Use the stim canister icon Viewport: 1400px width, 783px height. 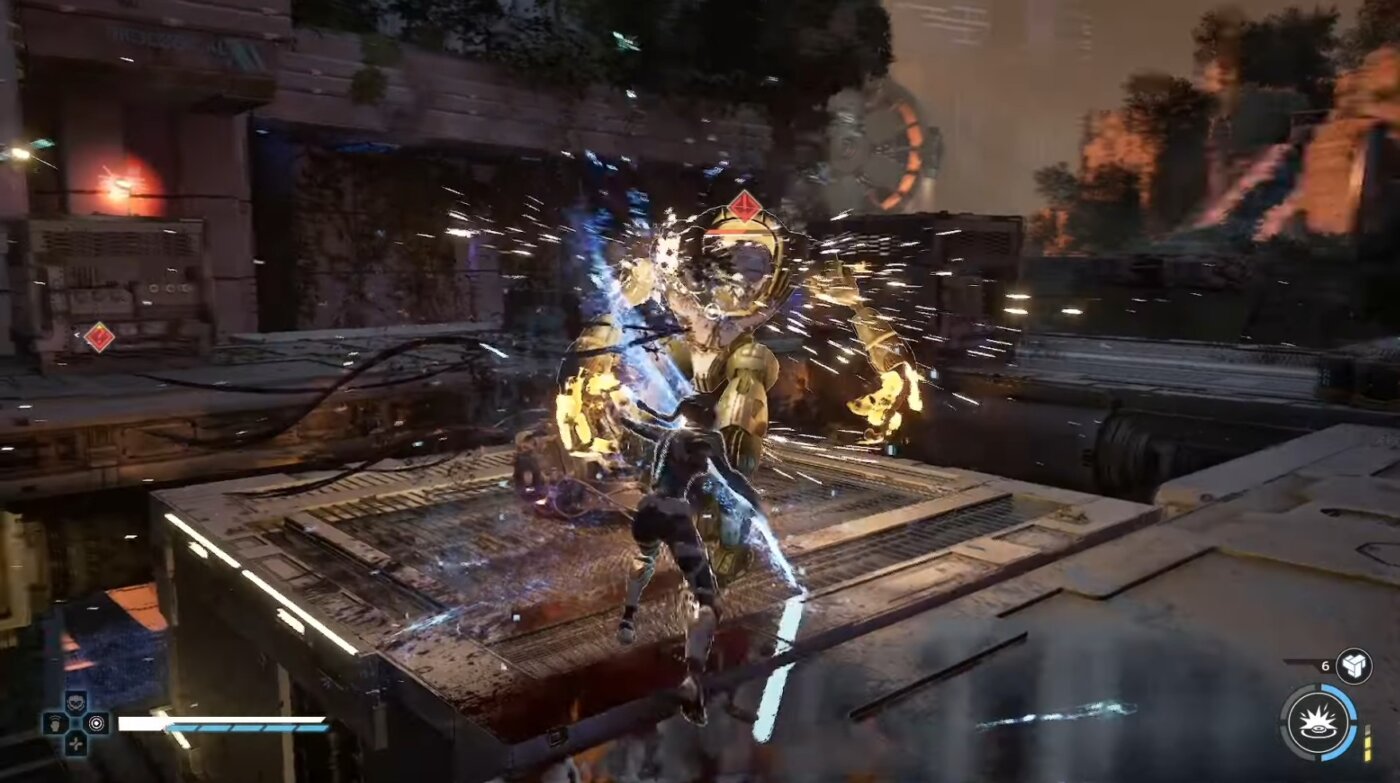pos(1354,666)
